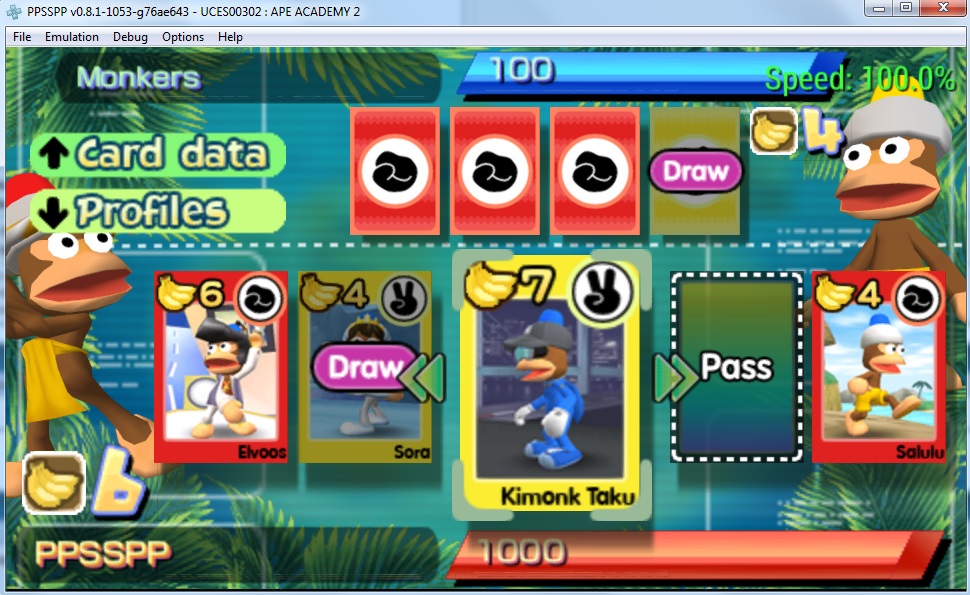Show the Profiles panel
Screen dimensions: 970x595
tap(159, 211)
